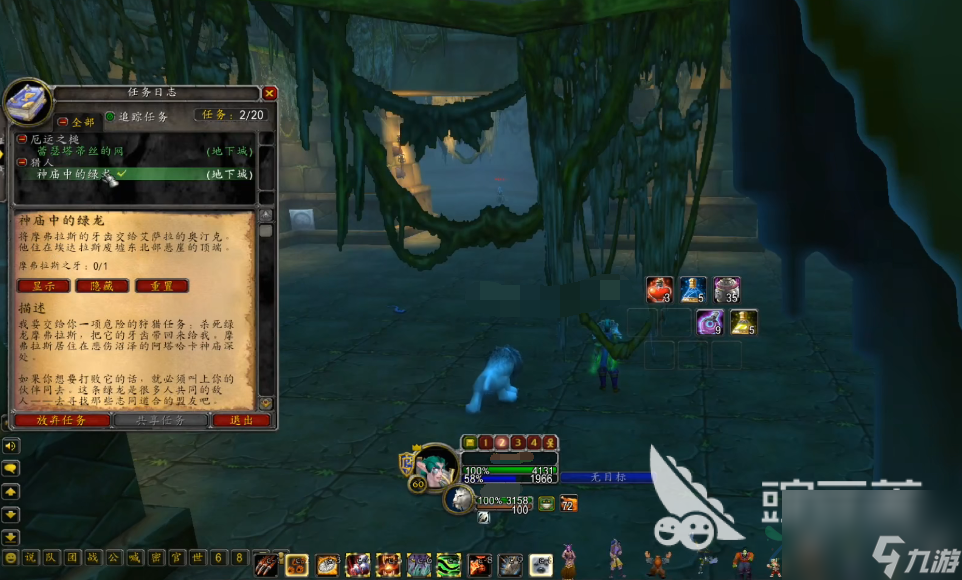Click the 重置 reset button
The height and width of the screenshot is (580, 962).
161,286
